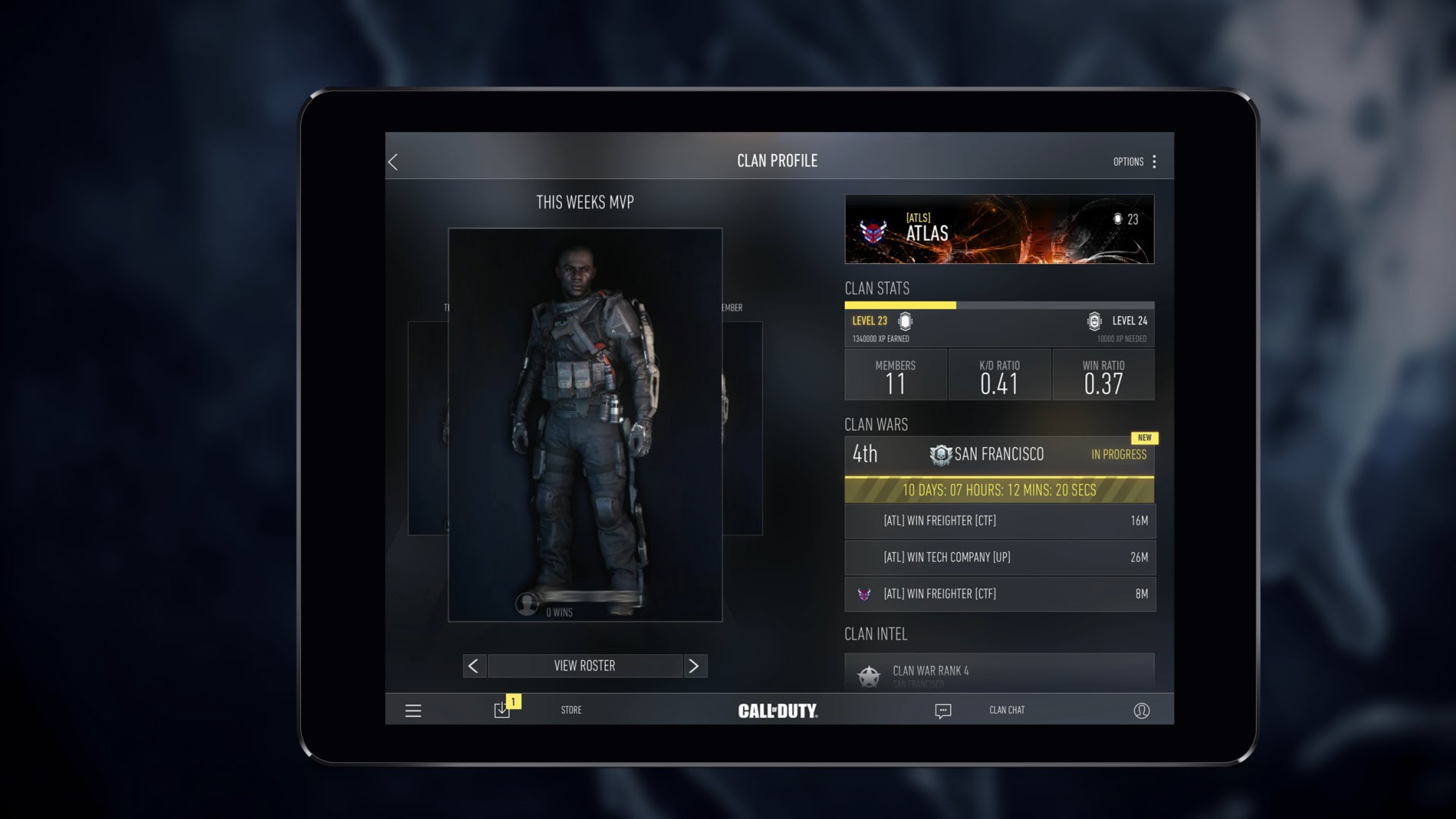Open the Options menu
Screen dimensions: 1456x819
[1134, 162]
